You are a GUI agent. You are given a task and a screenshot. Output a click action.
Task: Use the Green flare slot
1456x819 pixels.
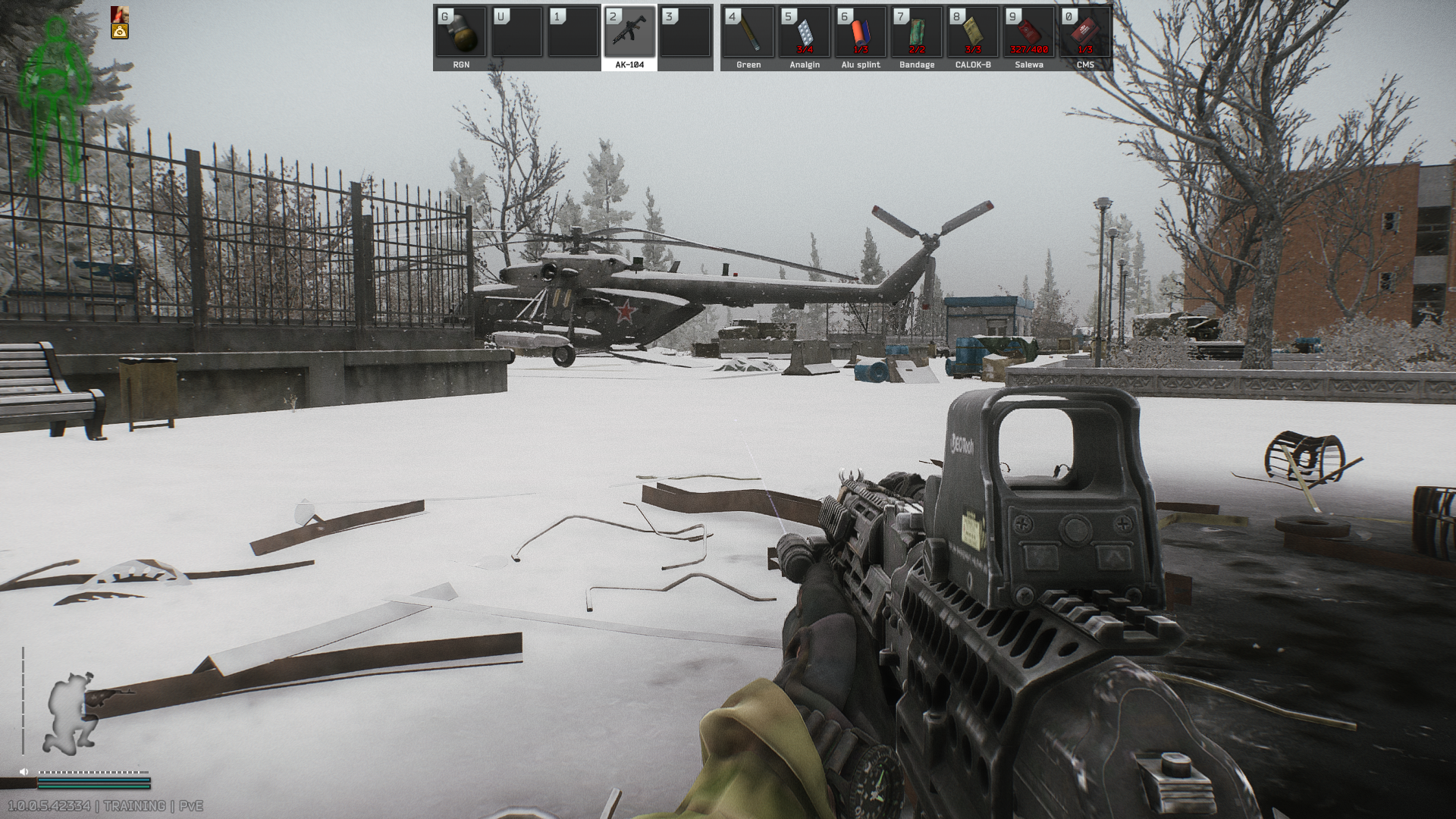click(748, 33)
